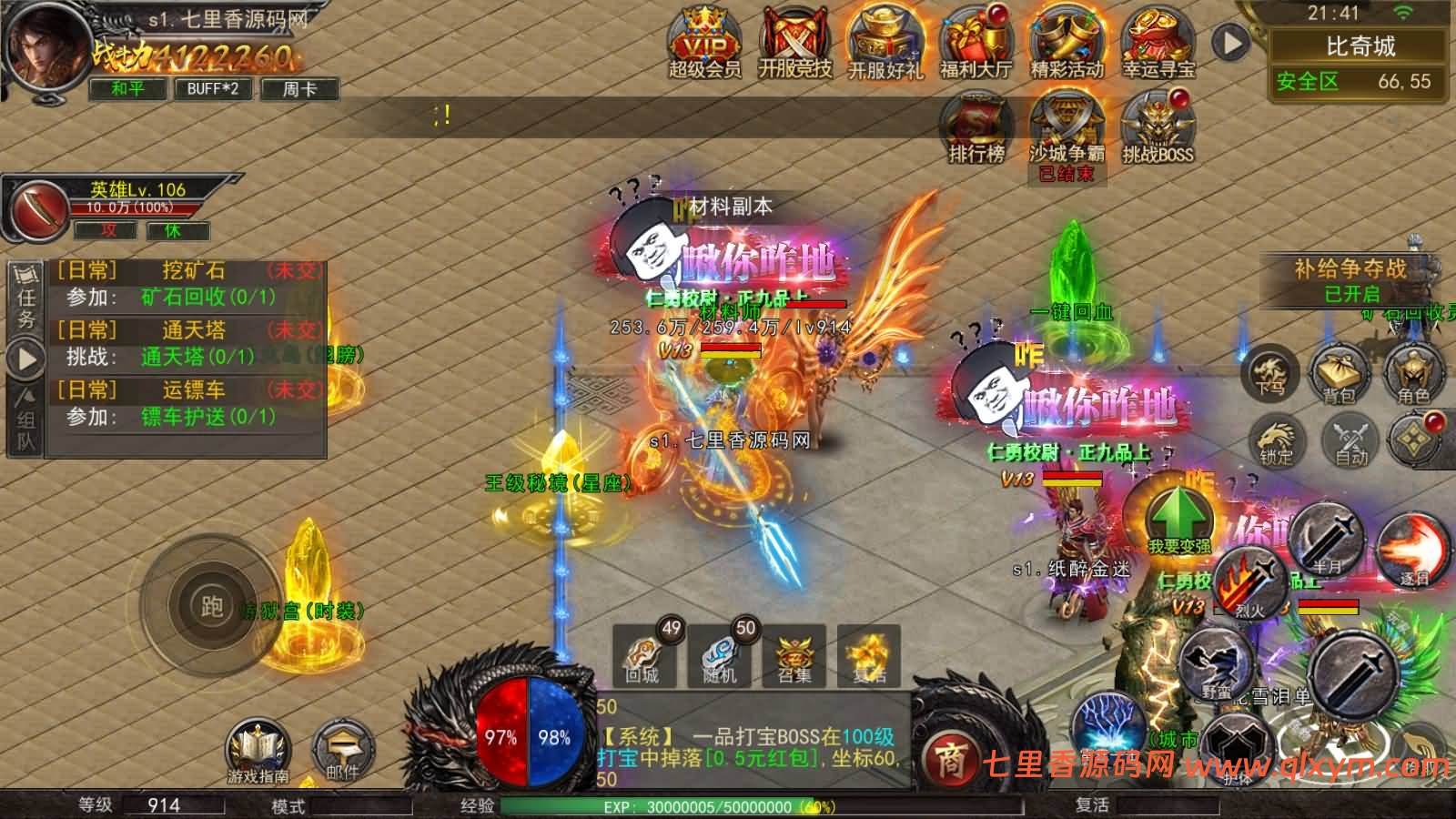Screen dimensions: 1456x819
Task: Use the 回城 return-to-town scroll
Action: [643, 655]
